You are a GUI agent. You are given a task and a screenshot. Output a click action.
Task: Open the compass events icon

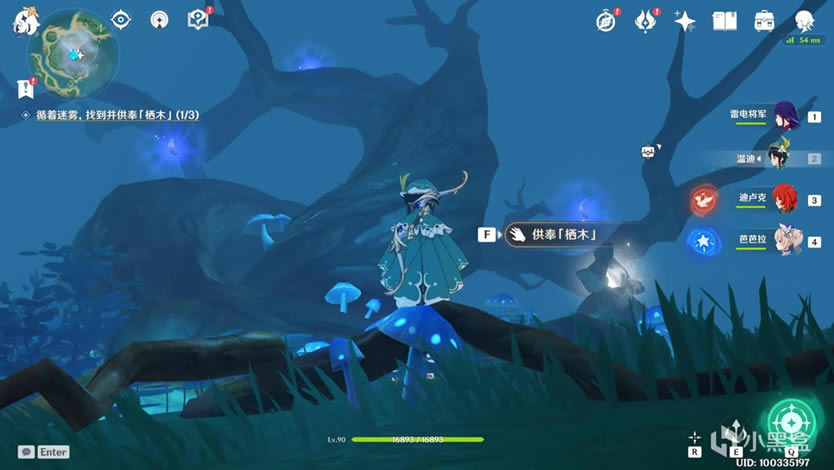tap(605, 21)
